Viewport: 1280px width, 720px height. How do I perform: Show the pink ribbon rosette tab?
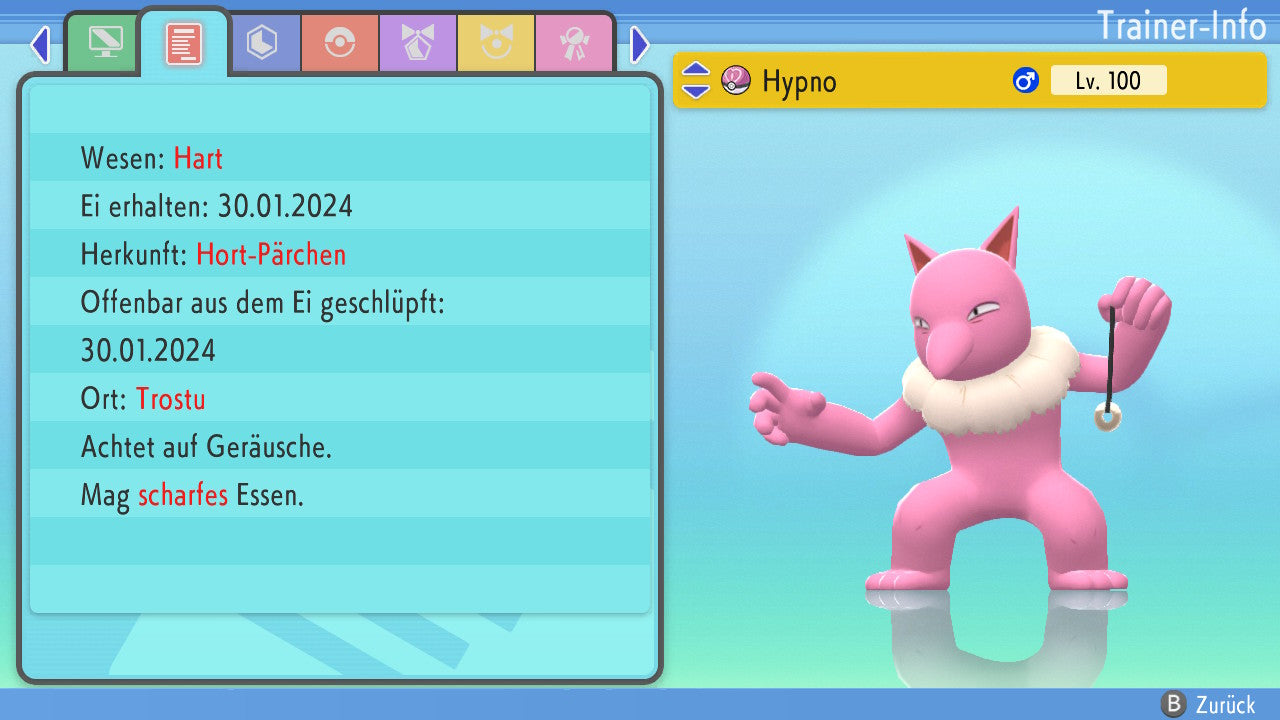[574, 43]
